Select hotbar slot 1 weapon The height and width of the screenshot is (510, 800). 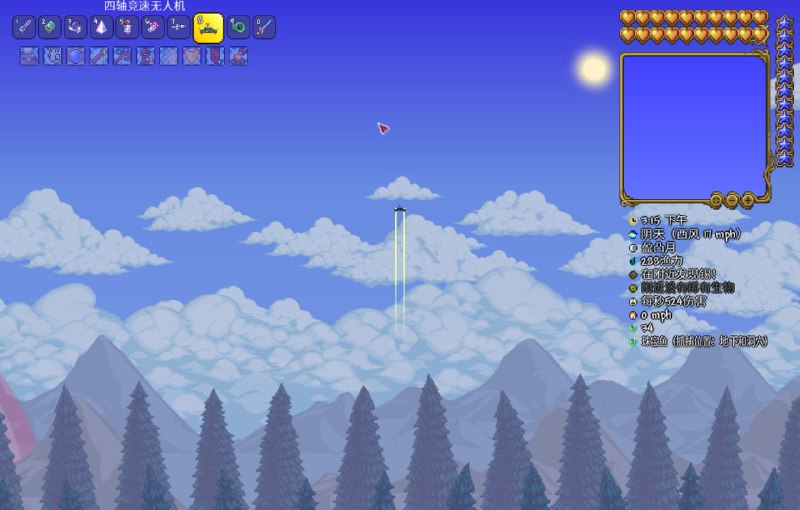click(24, 27)
